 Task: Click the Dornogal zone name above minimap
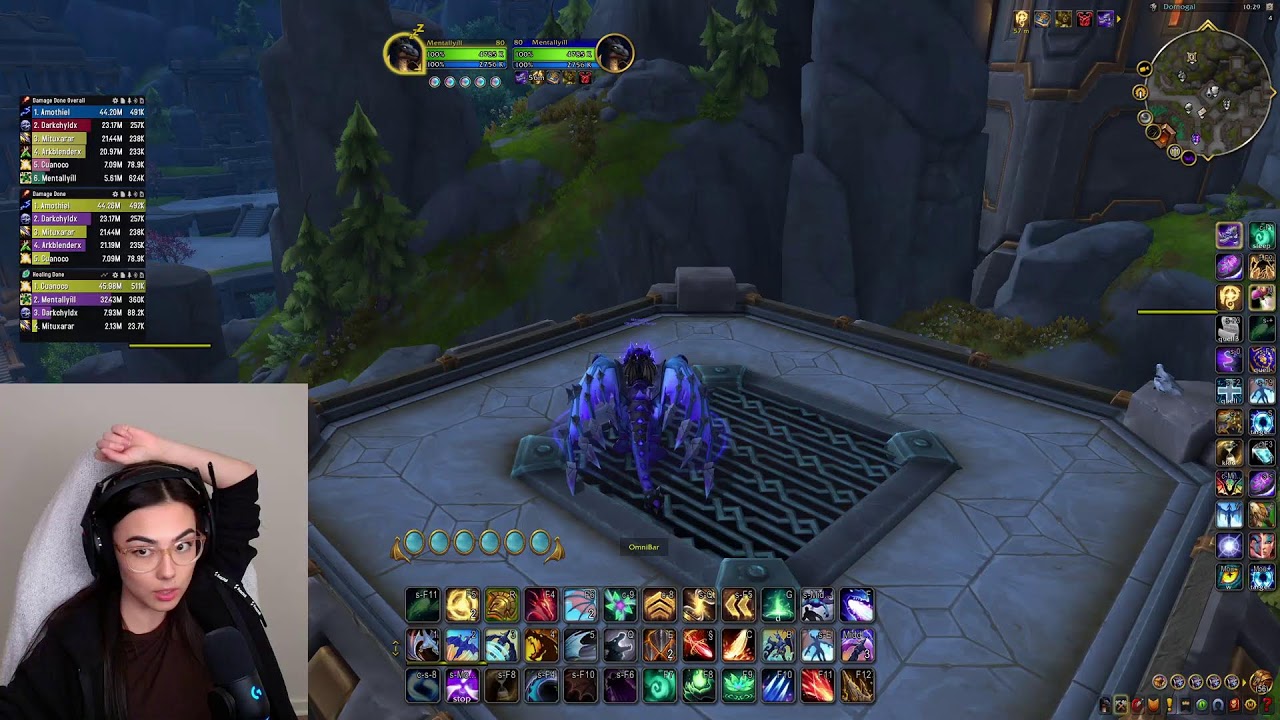pos(1178,7)
